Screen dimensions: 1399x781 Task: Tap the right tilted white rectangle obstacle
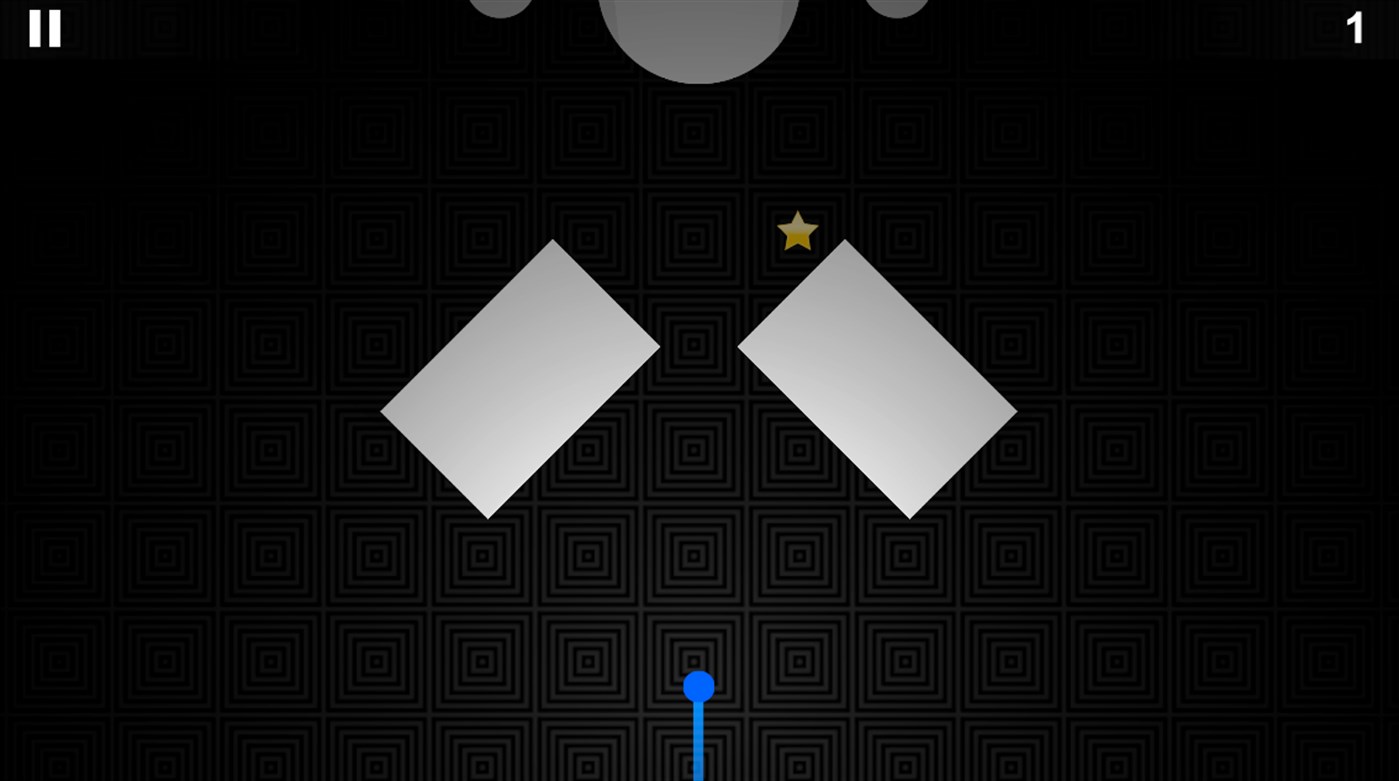[x=878, y=377]
